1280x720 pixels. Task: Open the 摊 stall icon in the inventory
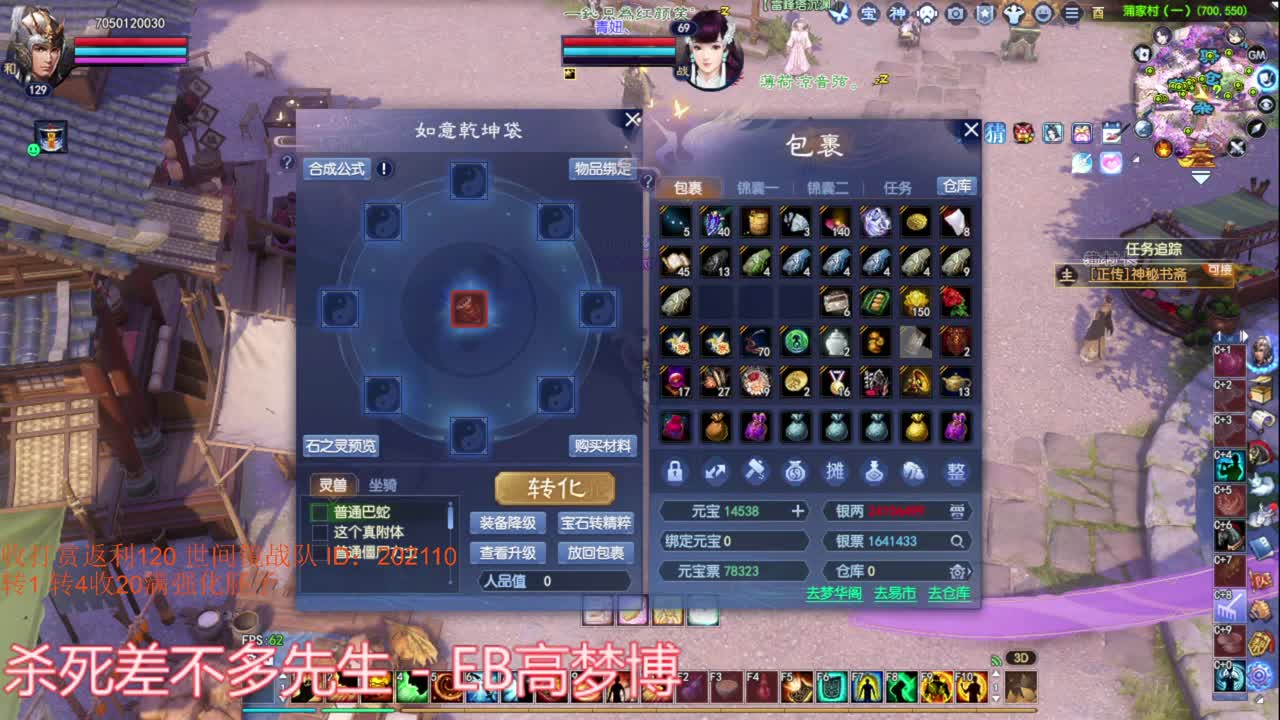838,472
